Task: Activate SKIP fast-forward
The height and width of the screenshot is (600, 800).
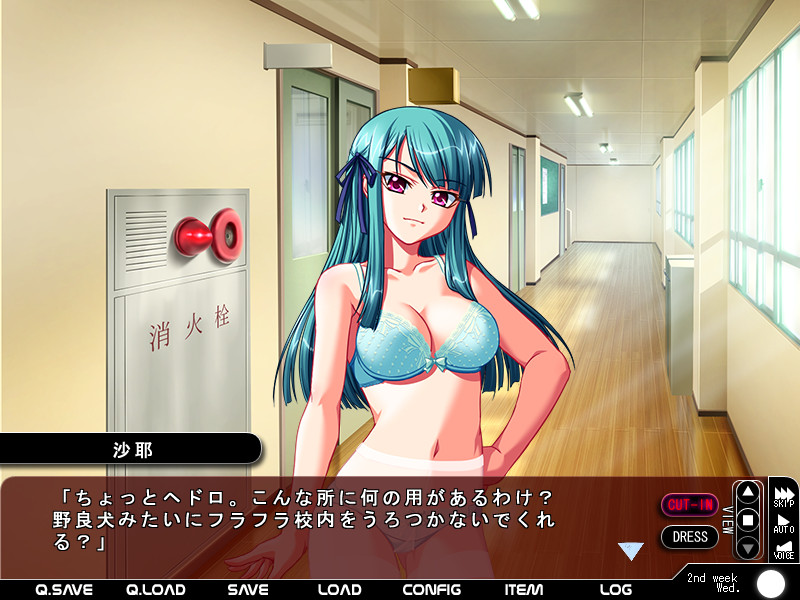Action: (784, 495)
